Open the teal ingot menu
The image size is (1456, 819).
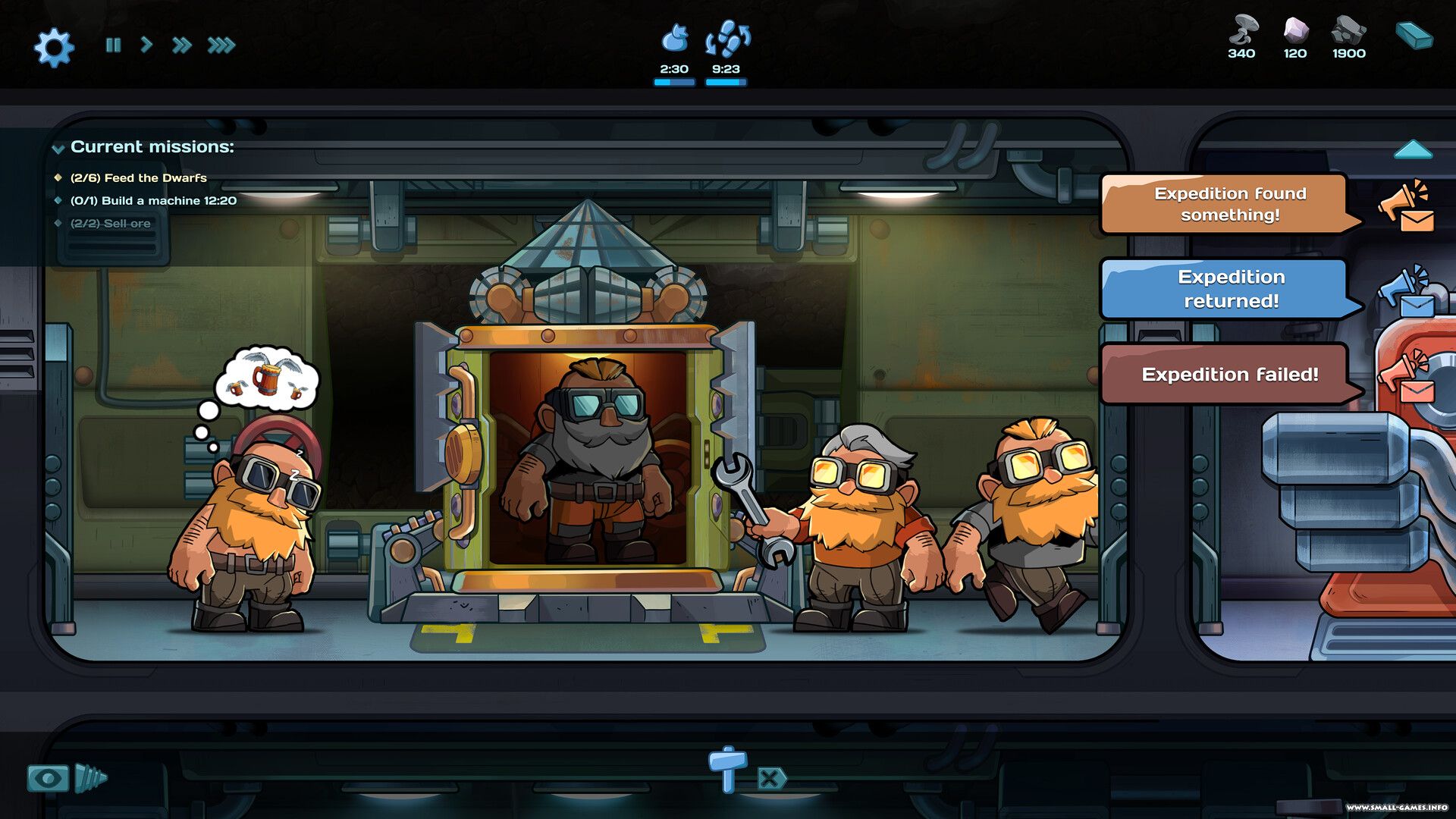point(1414,36)
